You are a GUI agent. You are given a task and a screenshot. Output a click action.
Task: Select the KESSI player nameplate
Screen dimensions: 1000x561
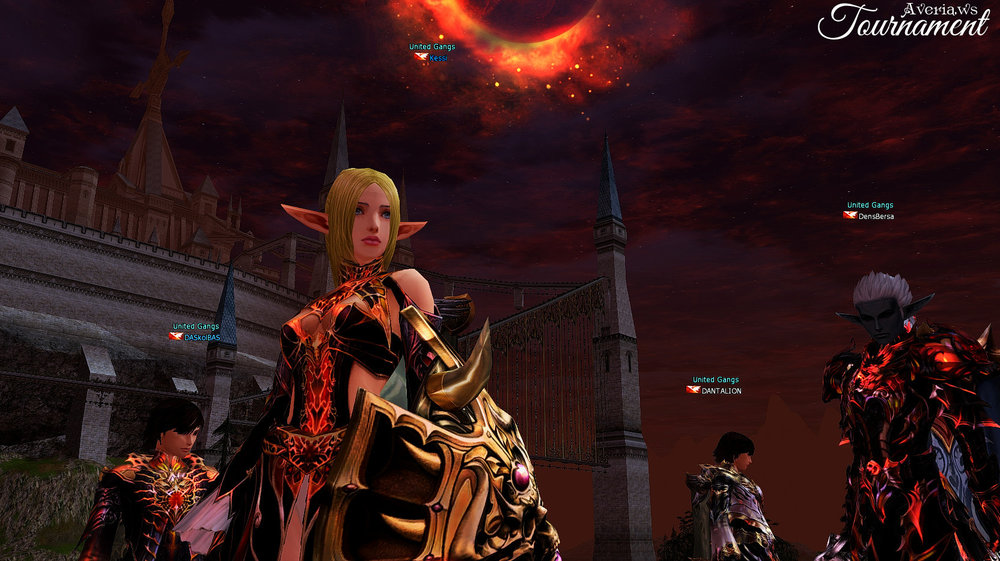click(438, 58)
